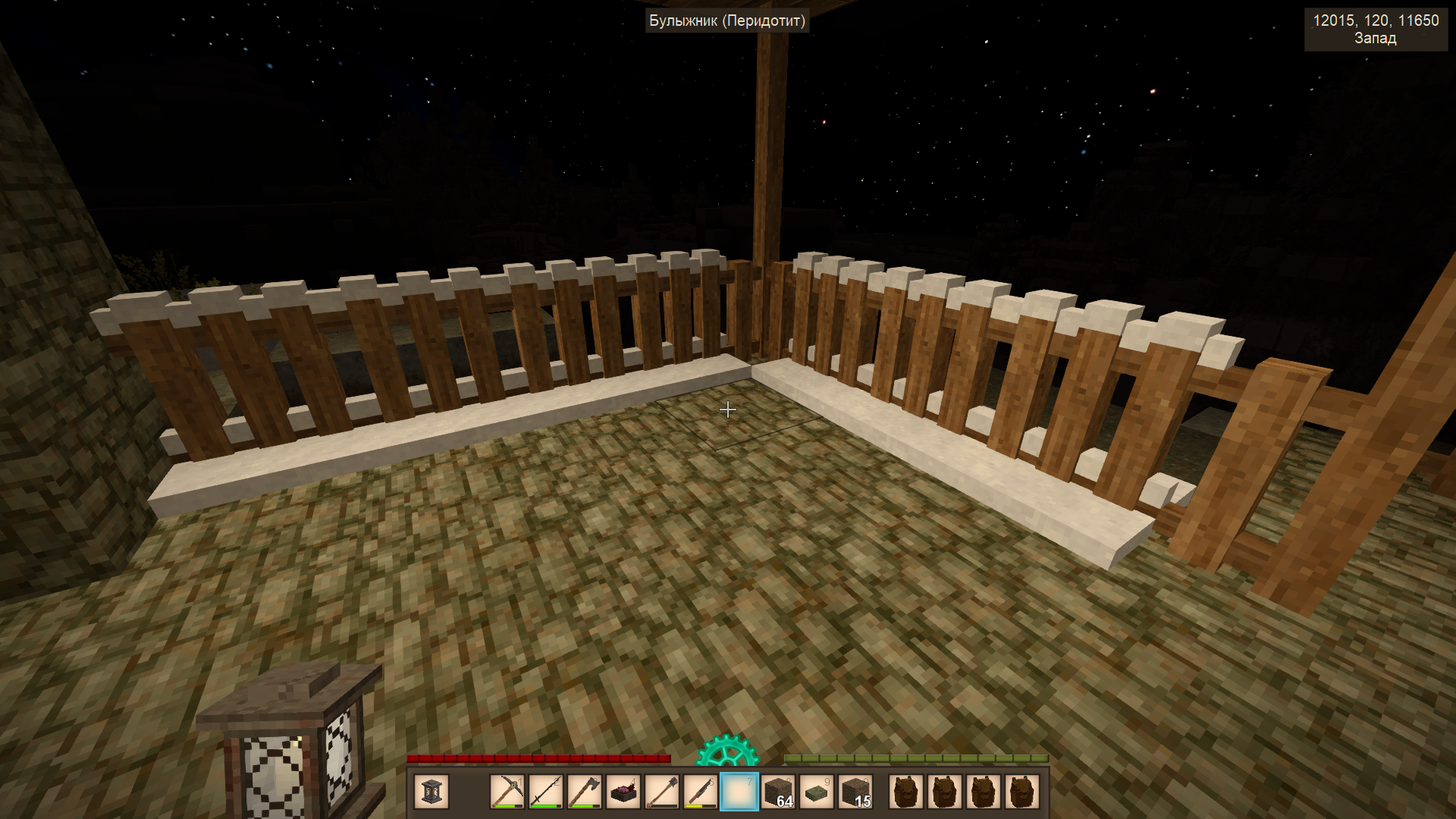Choose the spear in the hotbar
1456x819 pixels.
click(546, 792)
